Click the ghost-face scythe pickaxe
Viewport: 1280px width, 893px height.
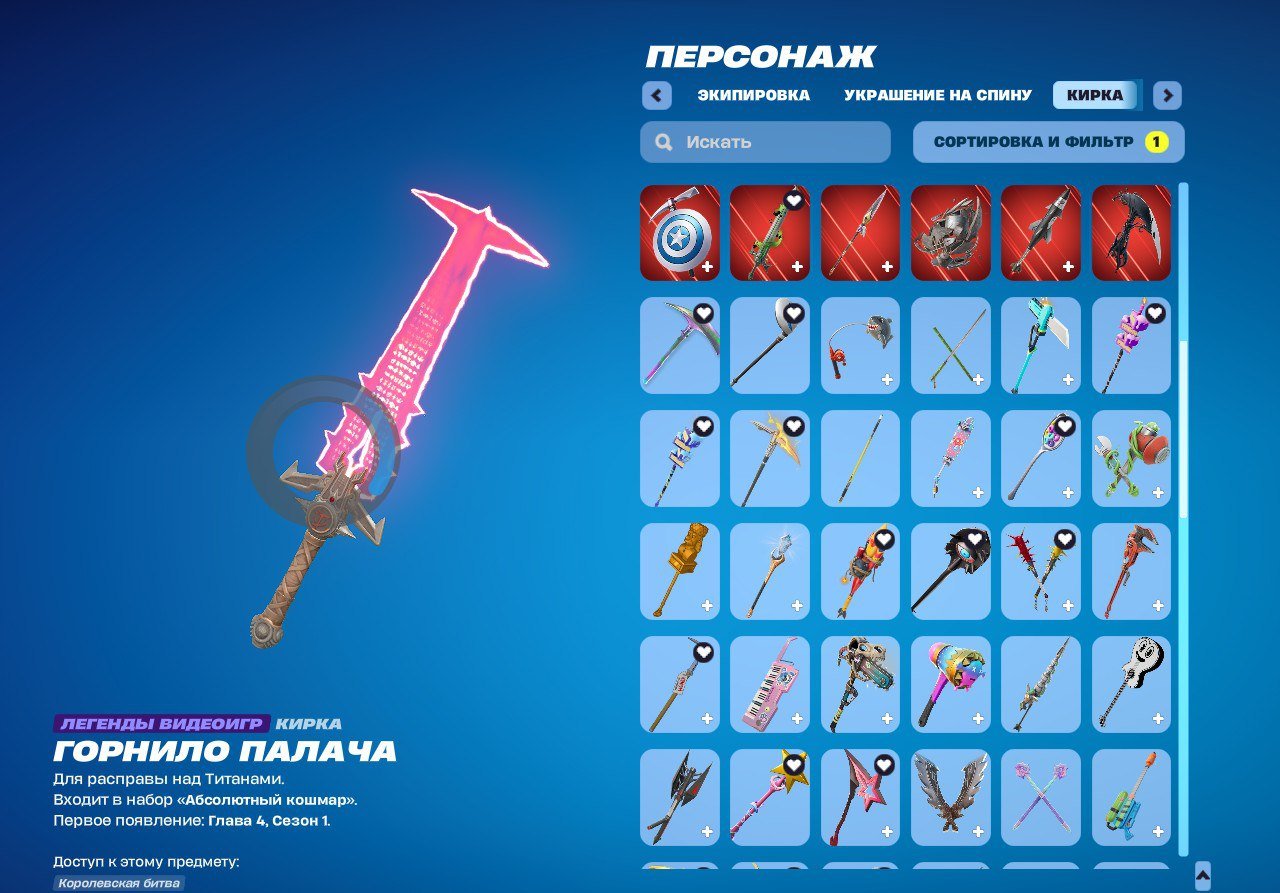[x=1130, y=684]
